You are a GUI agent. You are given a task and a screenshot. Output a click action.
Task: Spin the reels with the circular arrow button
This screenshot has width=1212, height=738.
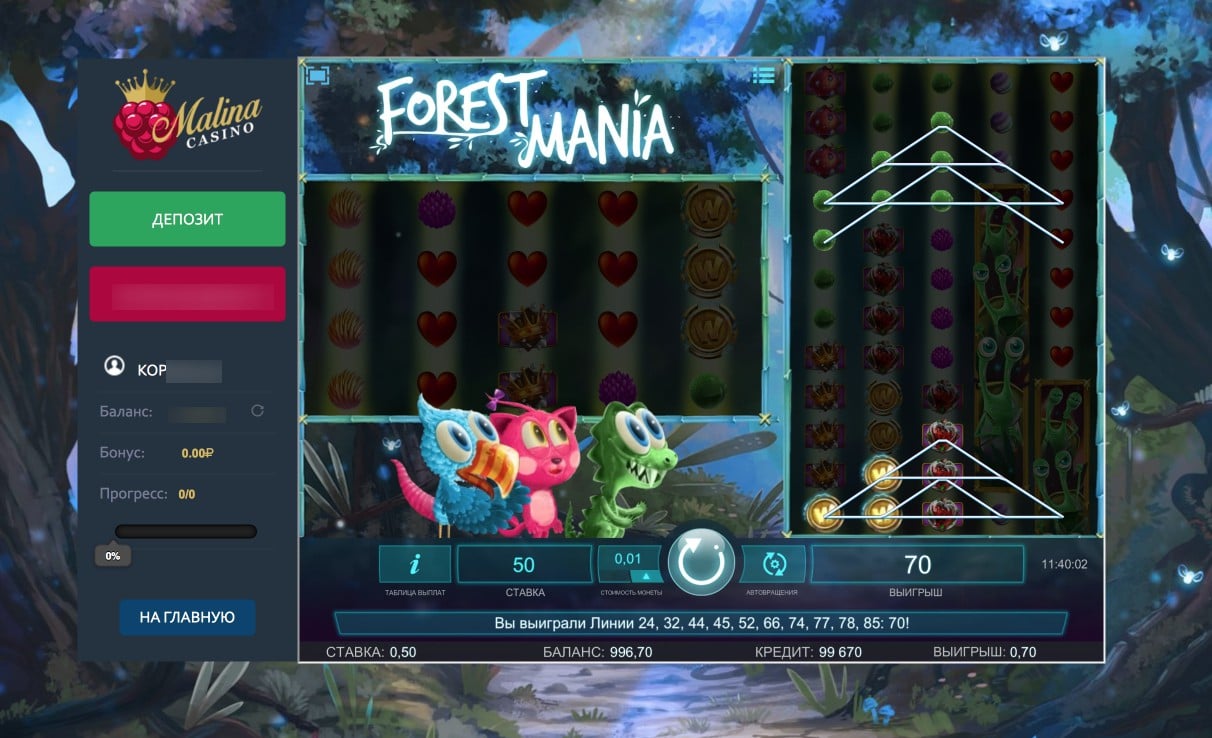tap(701, 563)
